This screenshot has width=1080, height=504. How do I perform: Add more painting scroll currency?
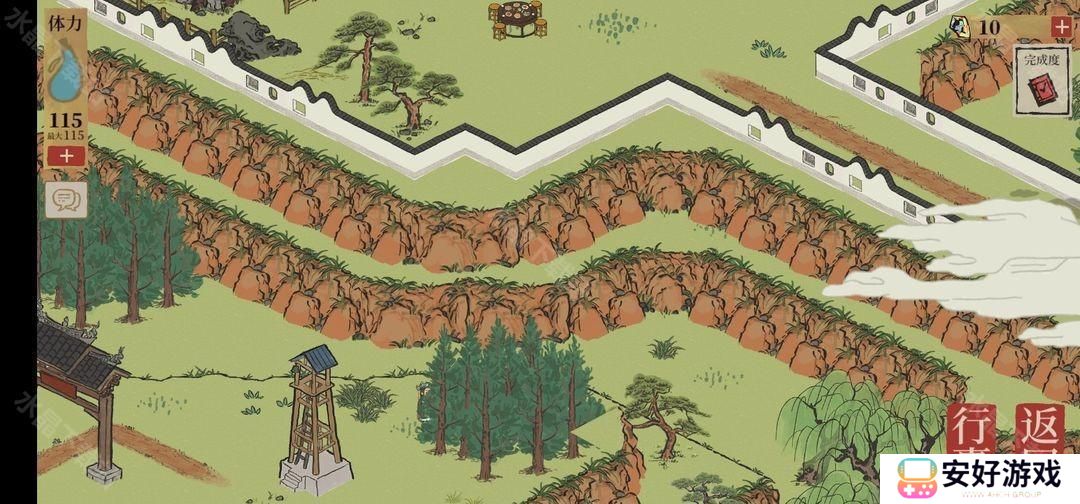point(1061,27)
